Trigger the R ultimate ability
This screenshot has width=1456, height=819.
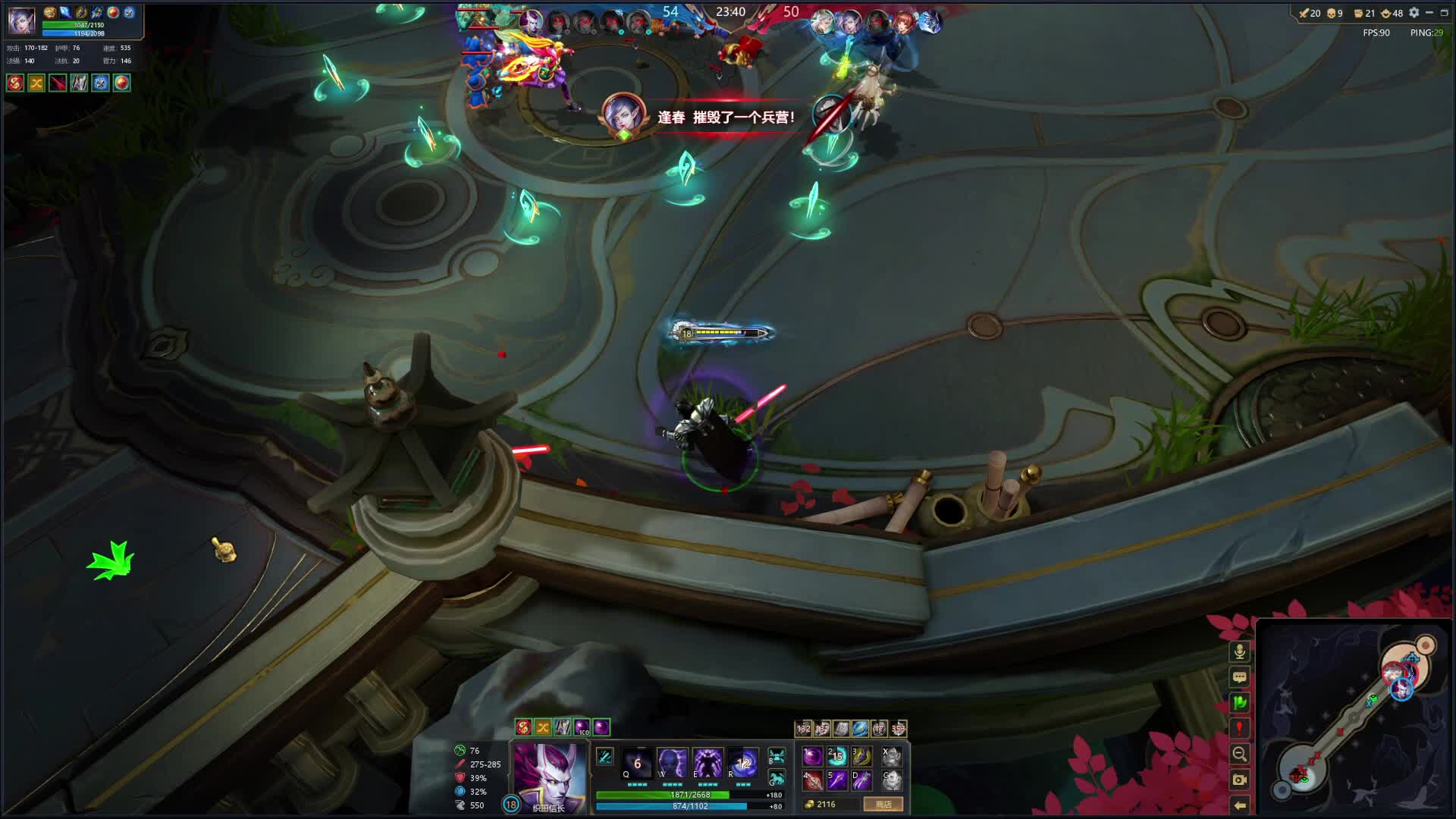pos(742,762)
